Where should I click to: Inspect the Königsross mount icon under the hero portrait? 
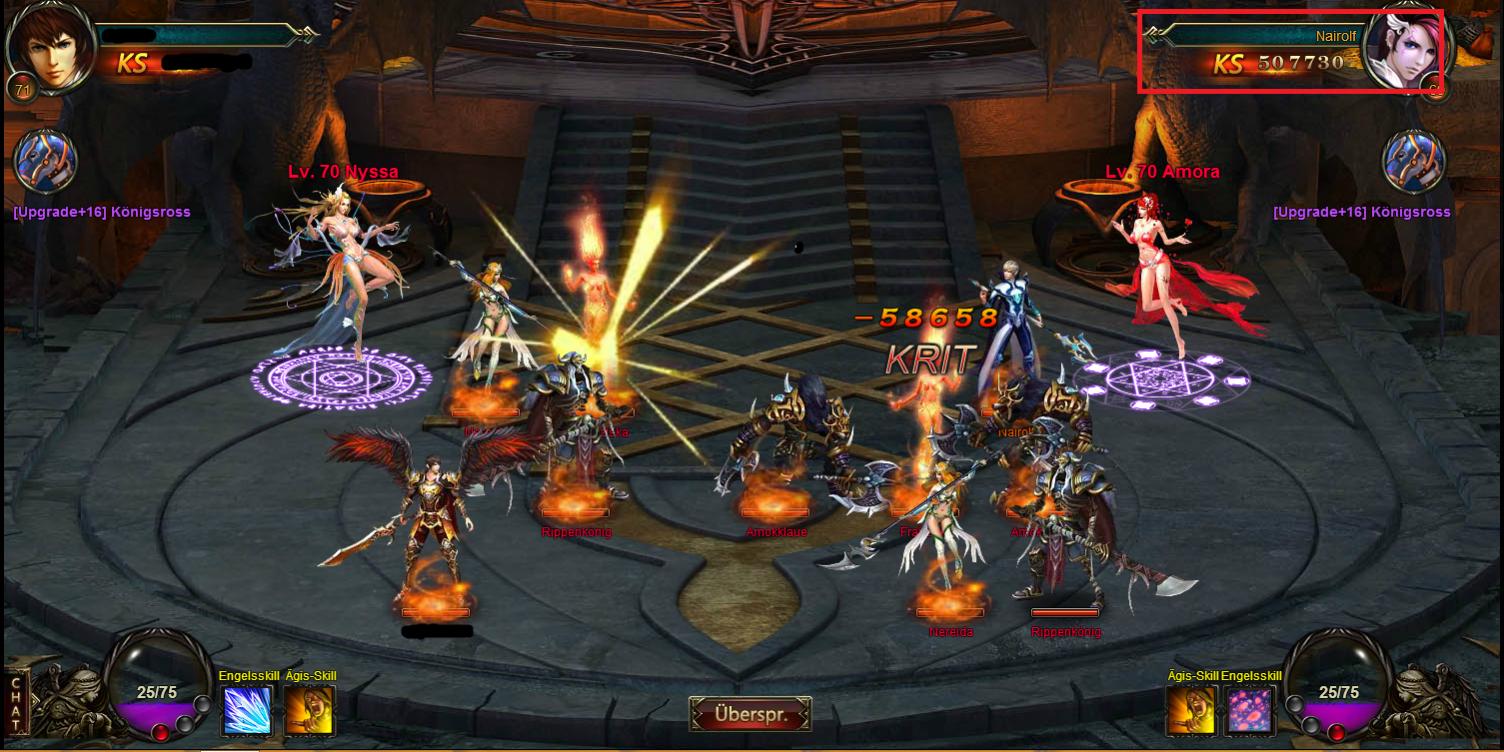[46, 161]
